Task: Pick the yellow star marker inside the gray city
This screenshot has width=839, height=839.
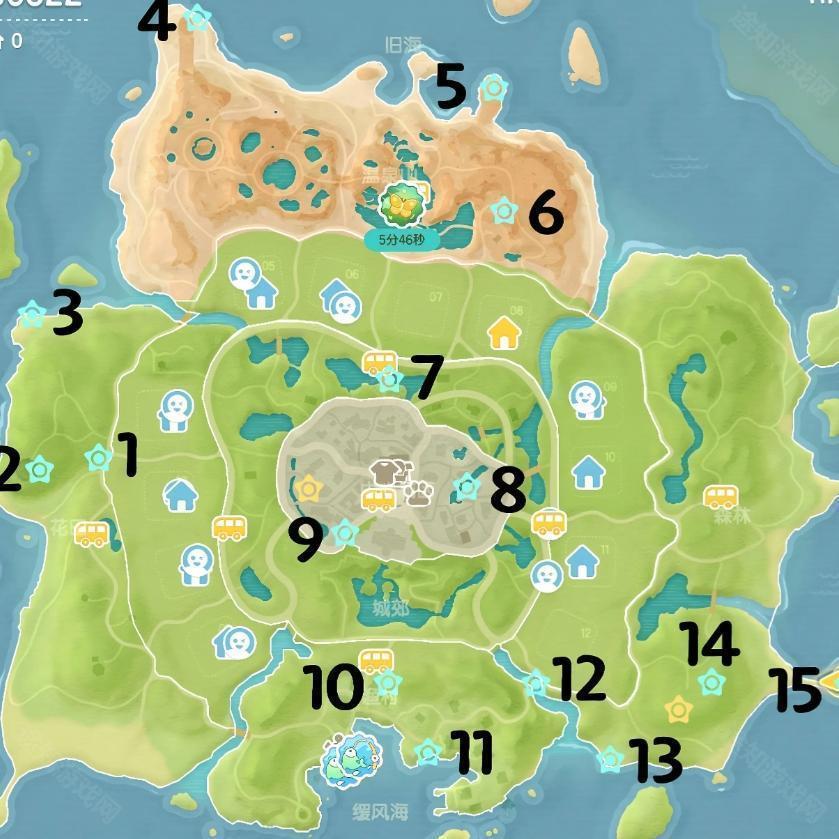Action: pos(309,488)
